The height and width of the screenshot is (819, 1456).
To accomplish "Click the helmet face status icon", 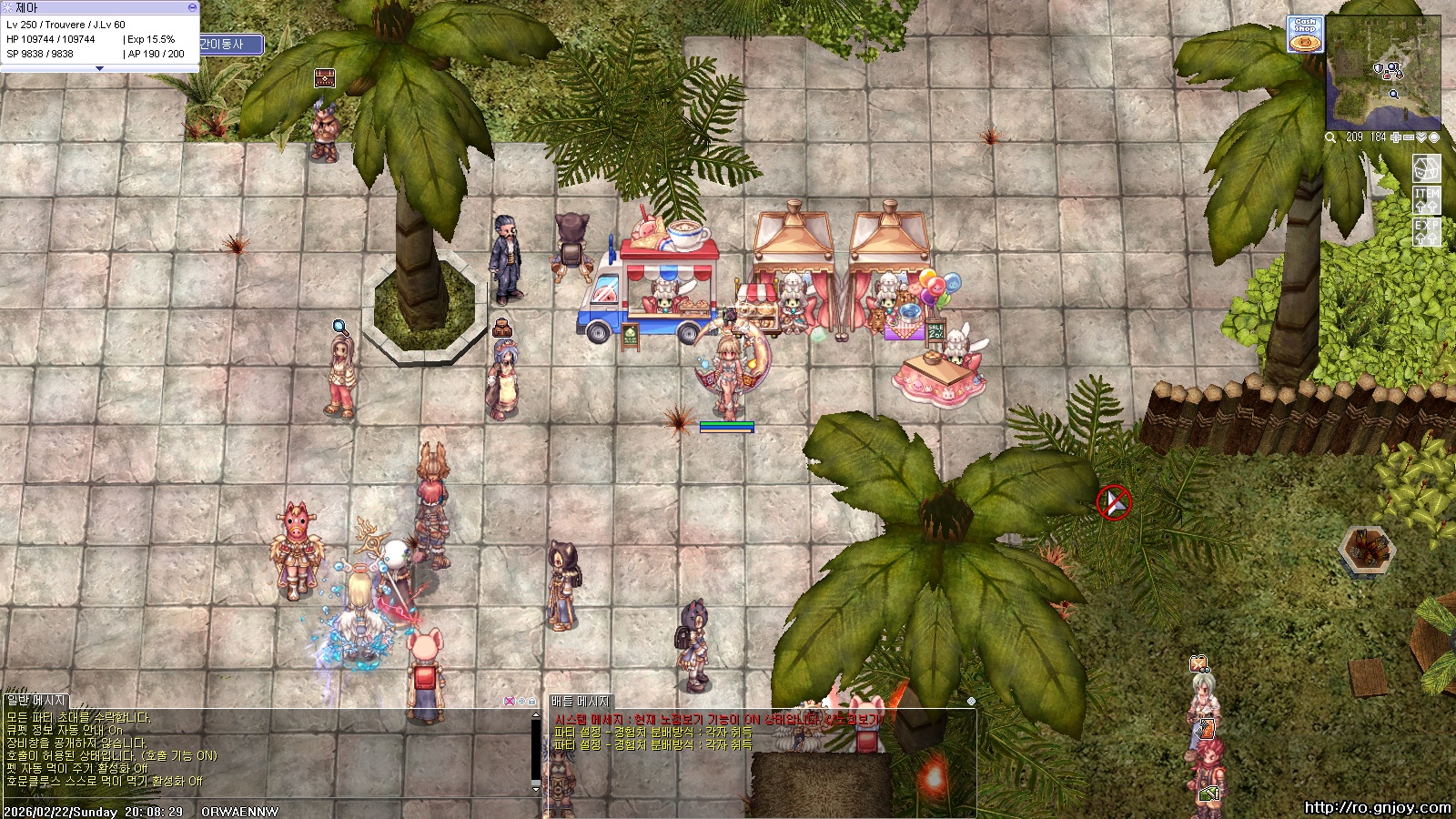I will [1426, 168].
